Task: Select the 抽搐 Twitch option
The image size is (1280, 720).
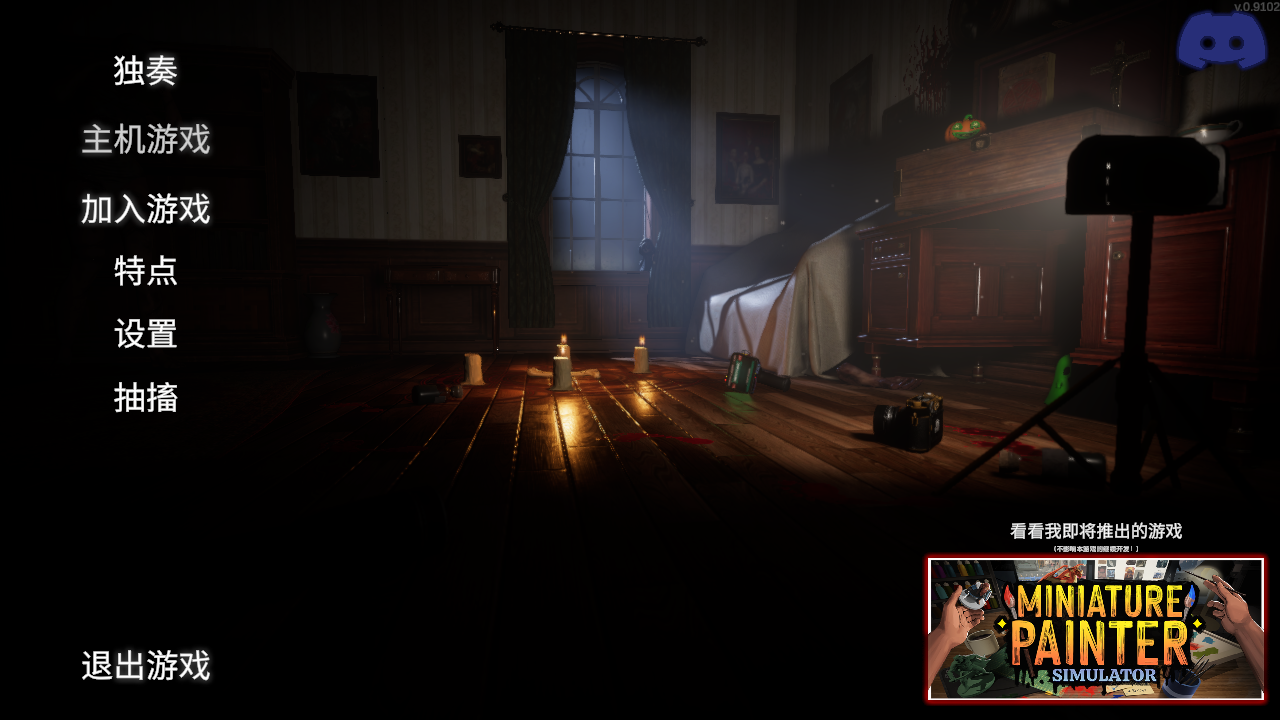Action: click(146, 398)
